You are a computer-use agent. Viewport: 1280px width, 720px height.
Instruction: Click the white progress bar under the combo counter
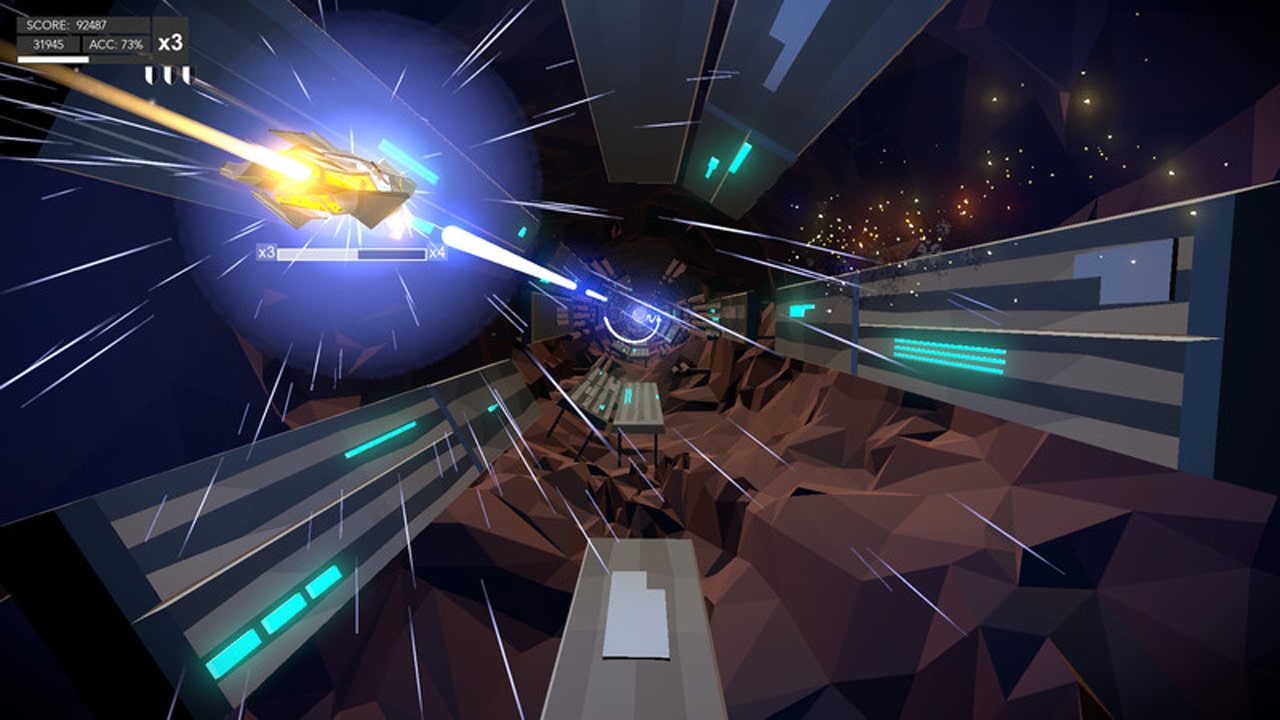click(x=53, y=58)
